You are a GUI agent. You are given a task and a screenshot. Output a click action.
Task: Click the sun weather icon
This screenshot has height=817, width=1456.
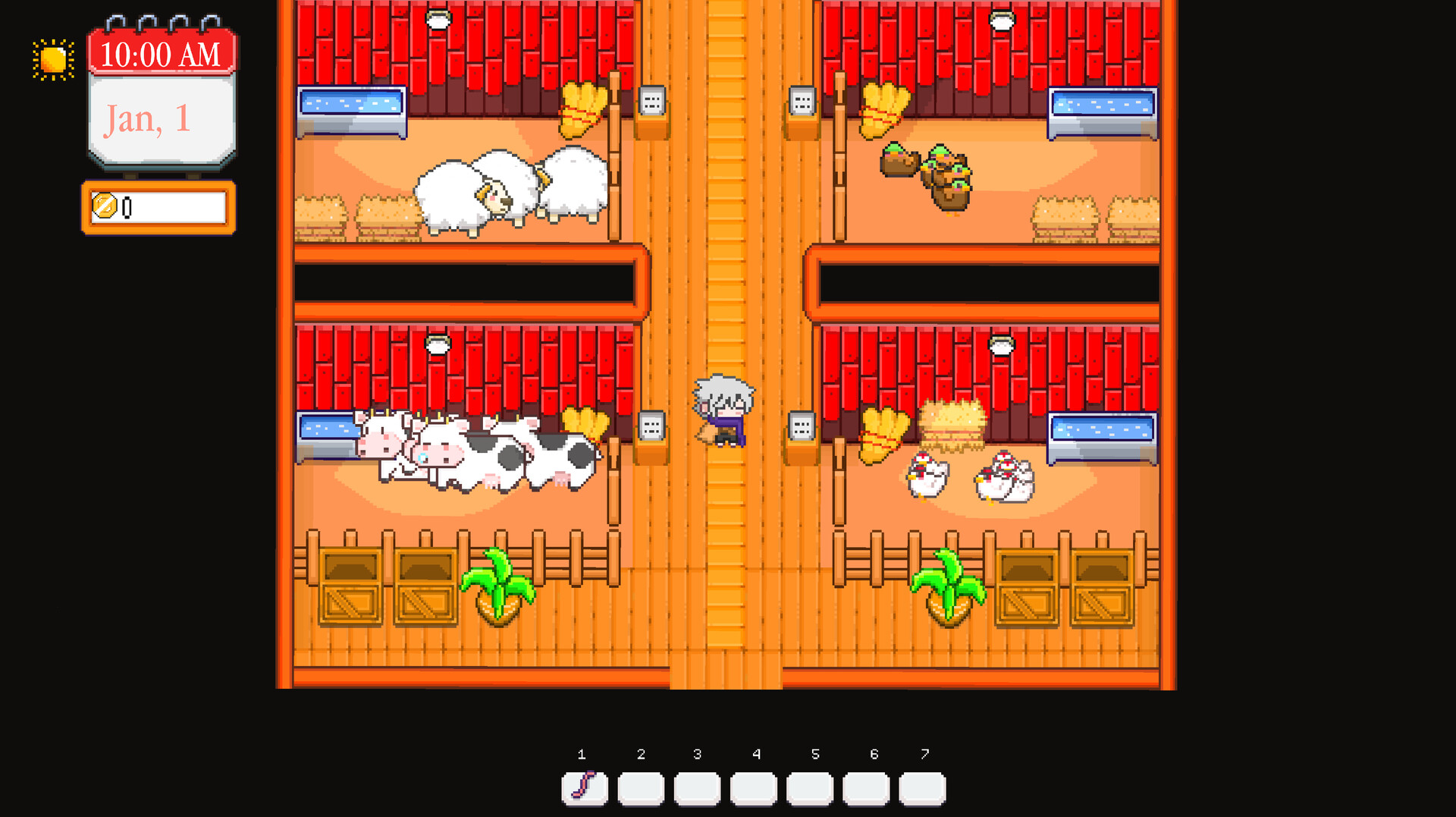[x=52, y=58]
